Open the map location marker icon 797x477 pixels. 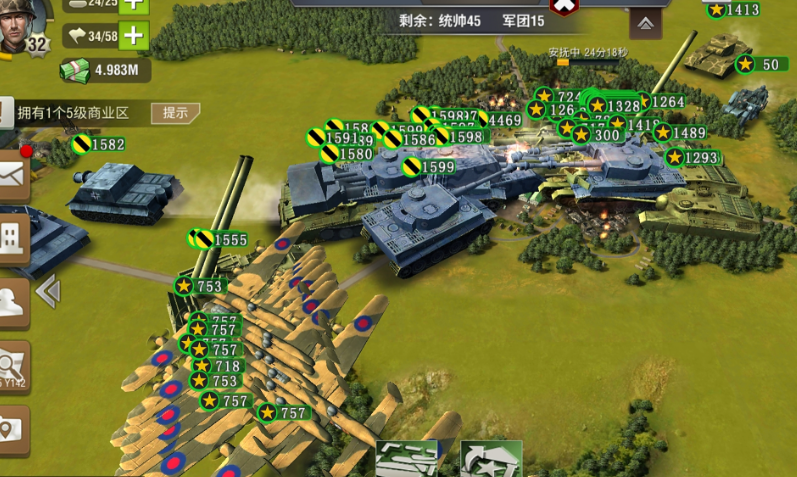click(x=11, y=430)
